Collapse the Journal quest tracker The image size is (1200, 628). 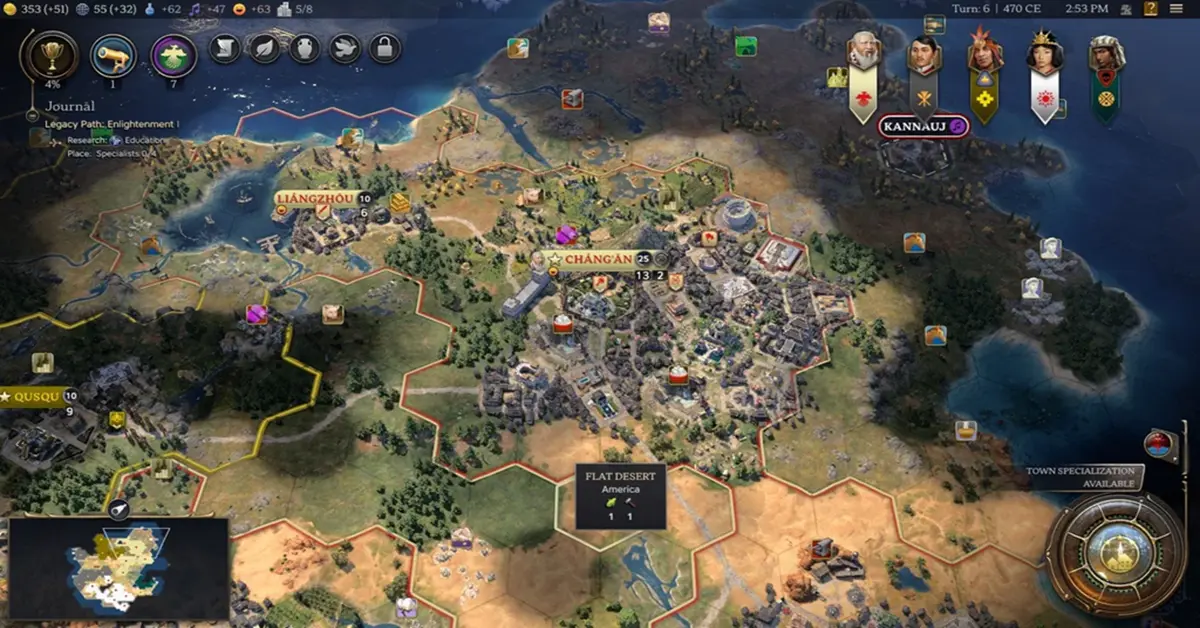(x=34, y=116)
